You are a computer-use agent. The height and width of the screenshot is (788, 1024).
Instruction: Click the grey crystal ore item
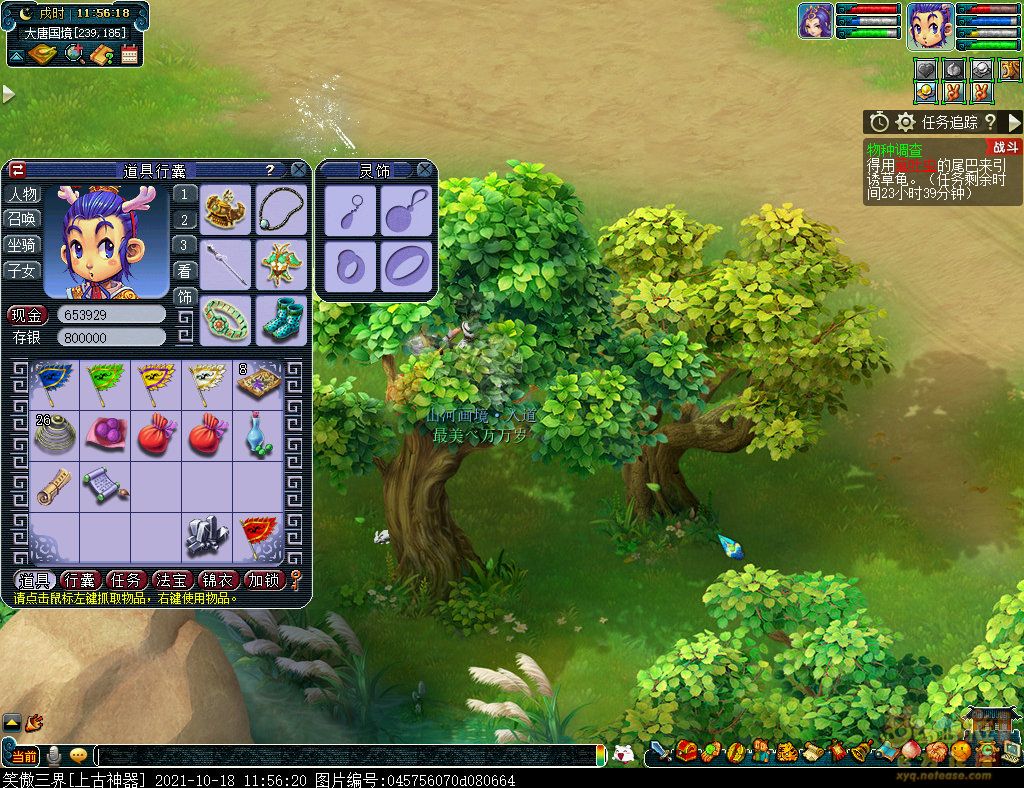click(206, 537)
